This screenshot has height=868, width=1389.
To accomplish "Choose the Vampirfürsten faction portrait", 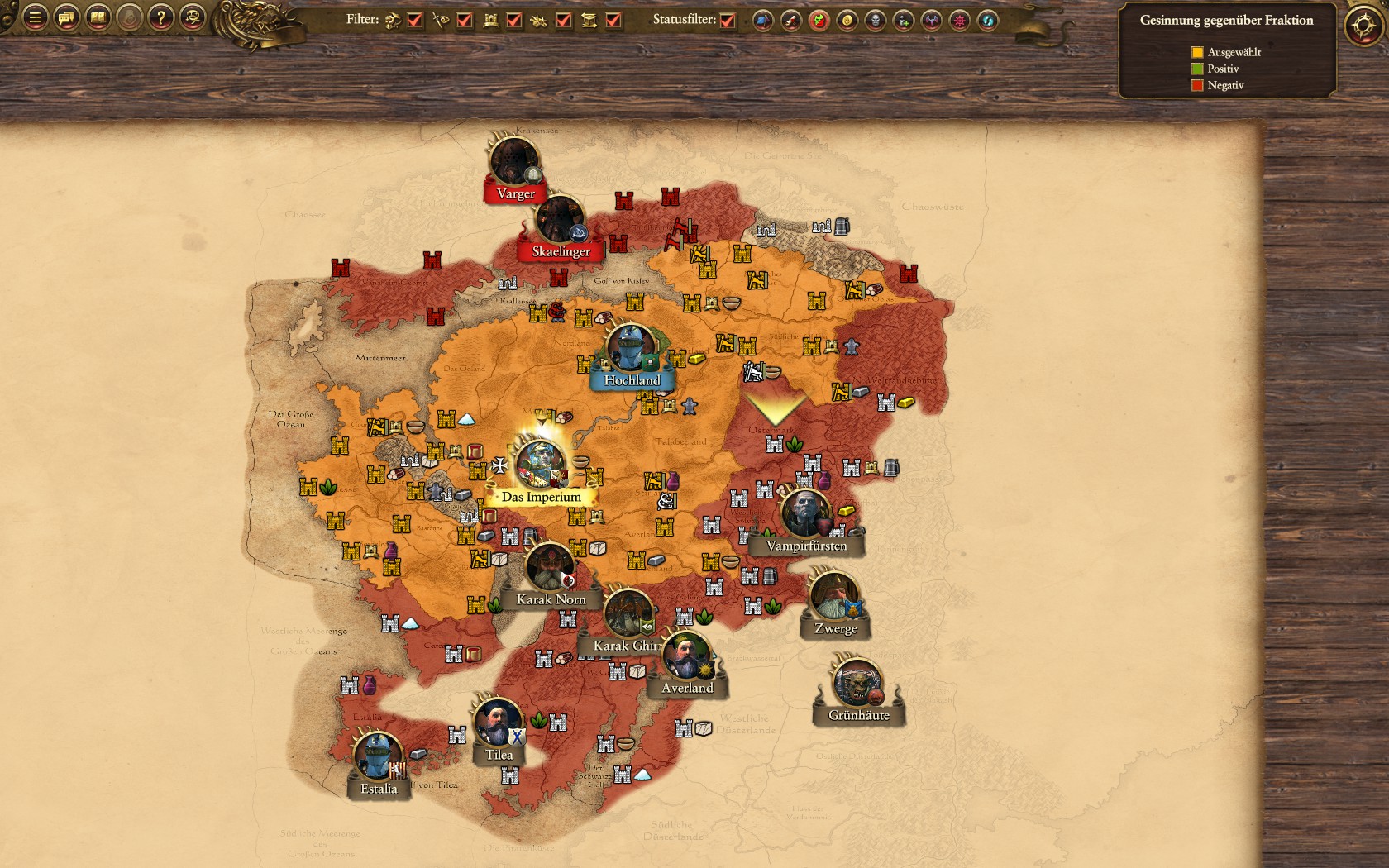I will (x=805, y=514).
